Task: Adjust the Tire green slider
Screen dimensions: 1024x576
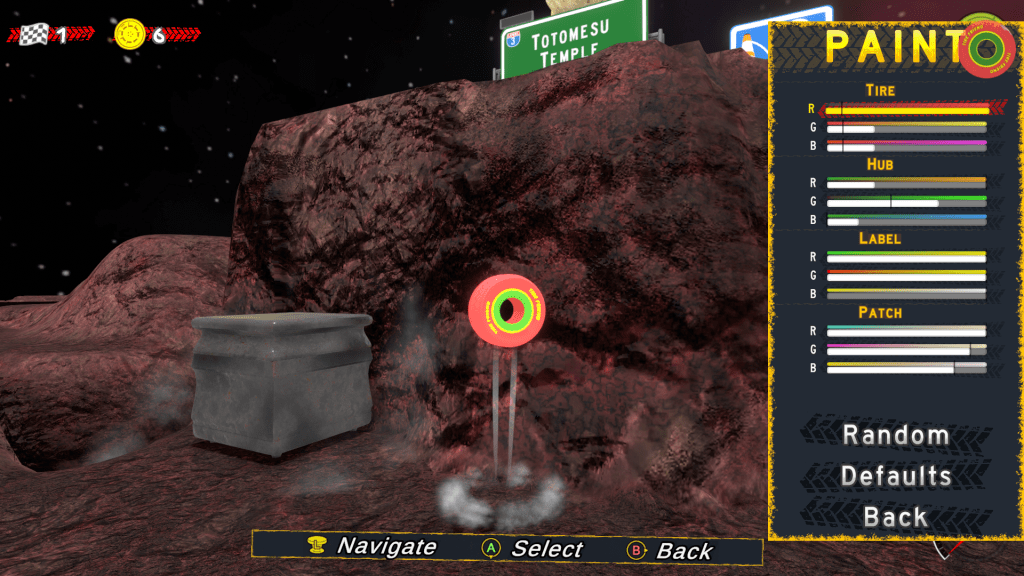Action: pos(906,128)
